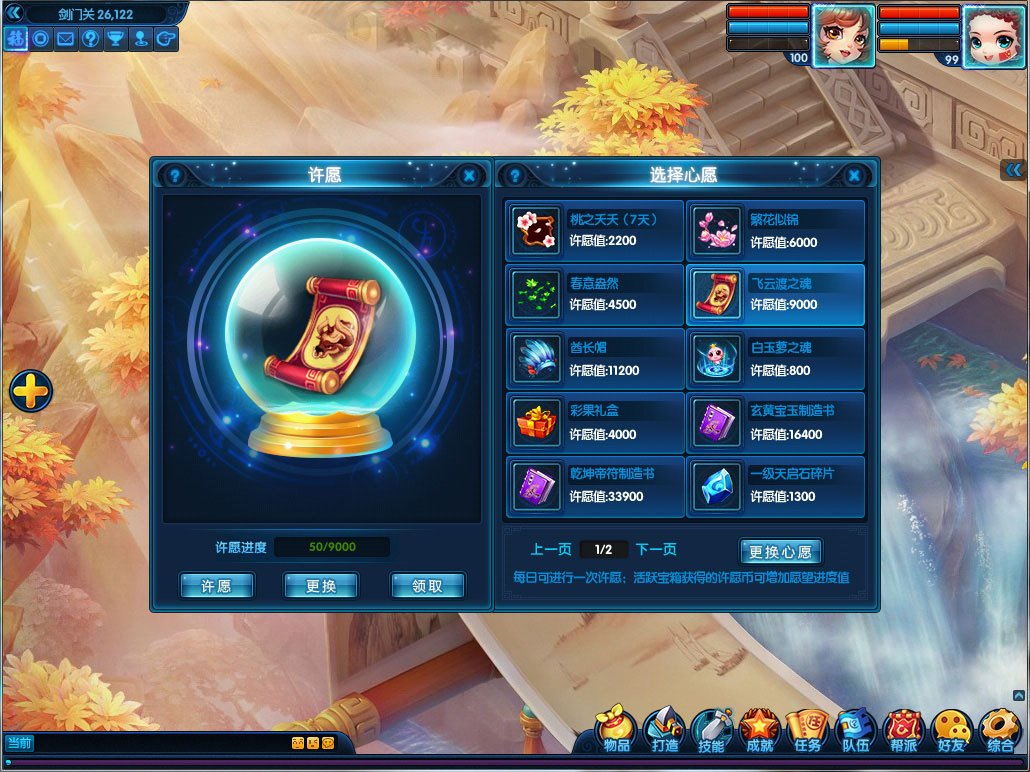Click the 更换 change button
This screenshot has height=772, width=1030.
click(x=321, y=586)
